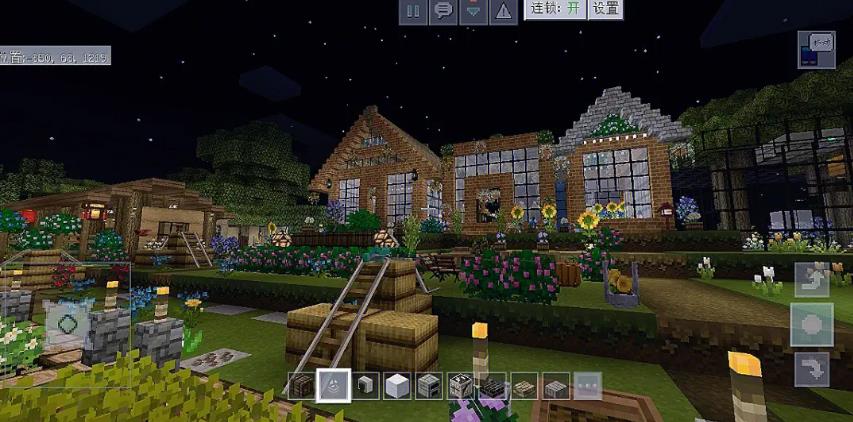Tap the fly-up arrow button

tap(811, 279)
